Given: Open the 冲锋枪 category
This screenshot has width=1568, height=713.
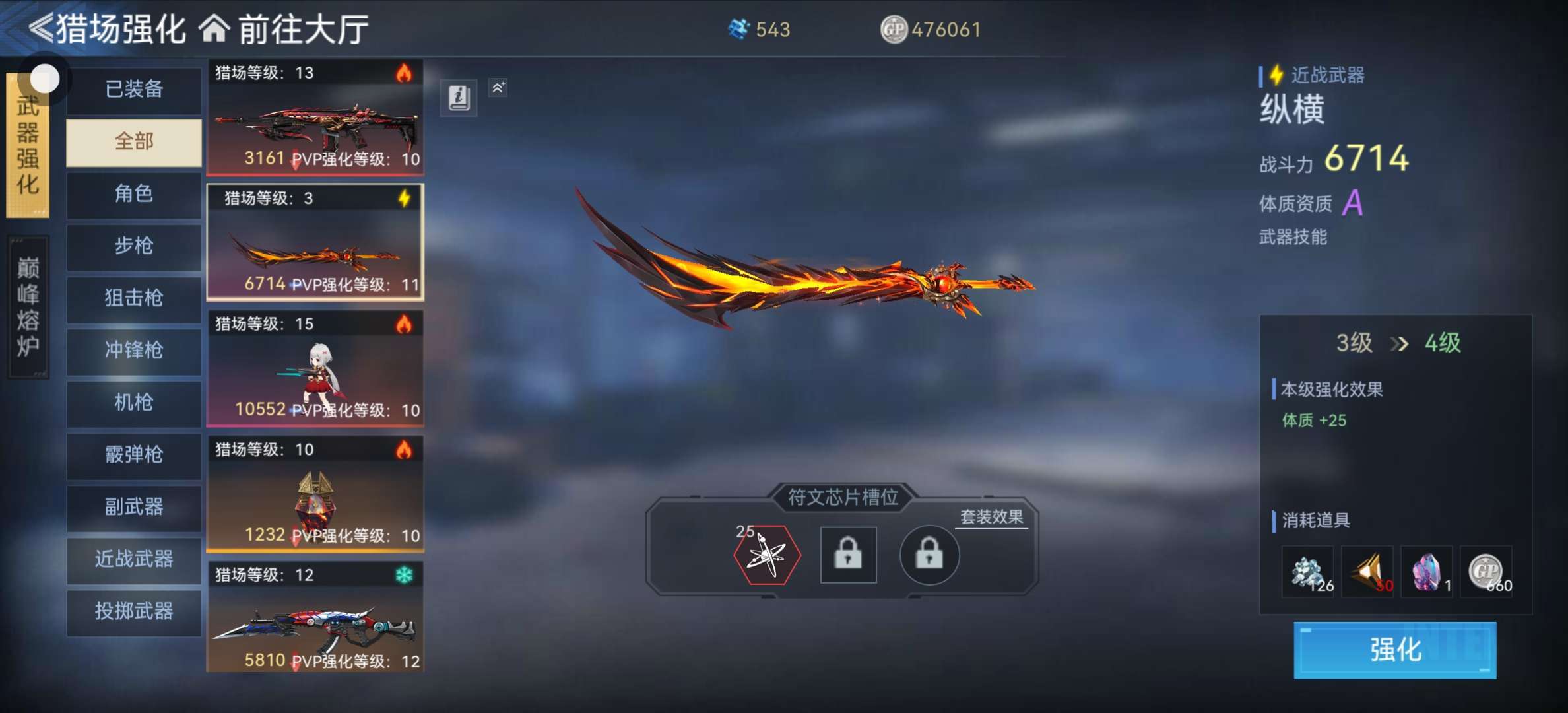Looking at the screenshot, I should click(134, 350).
